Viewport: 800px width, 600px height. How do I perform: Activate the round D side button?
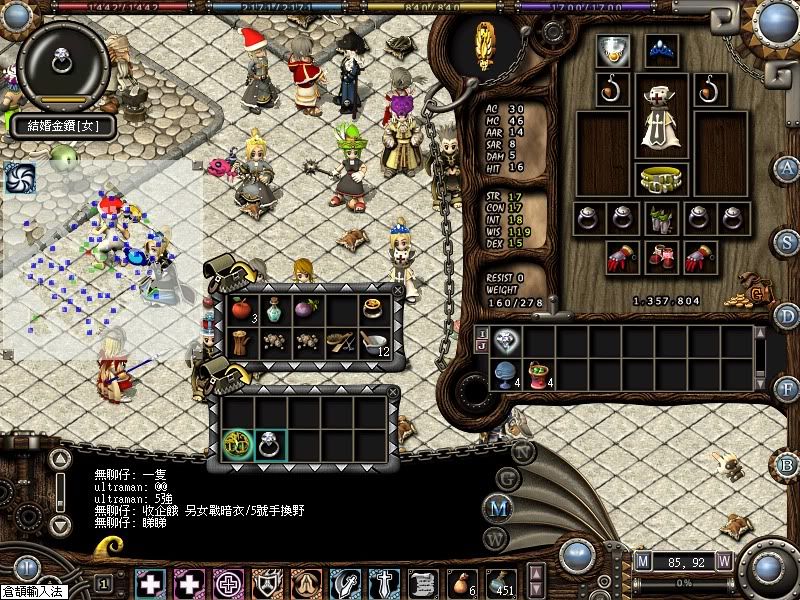pyautogui.click(x=788, y=316)
